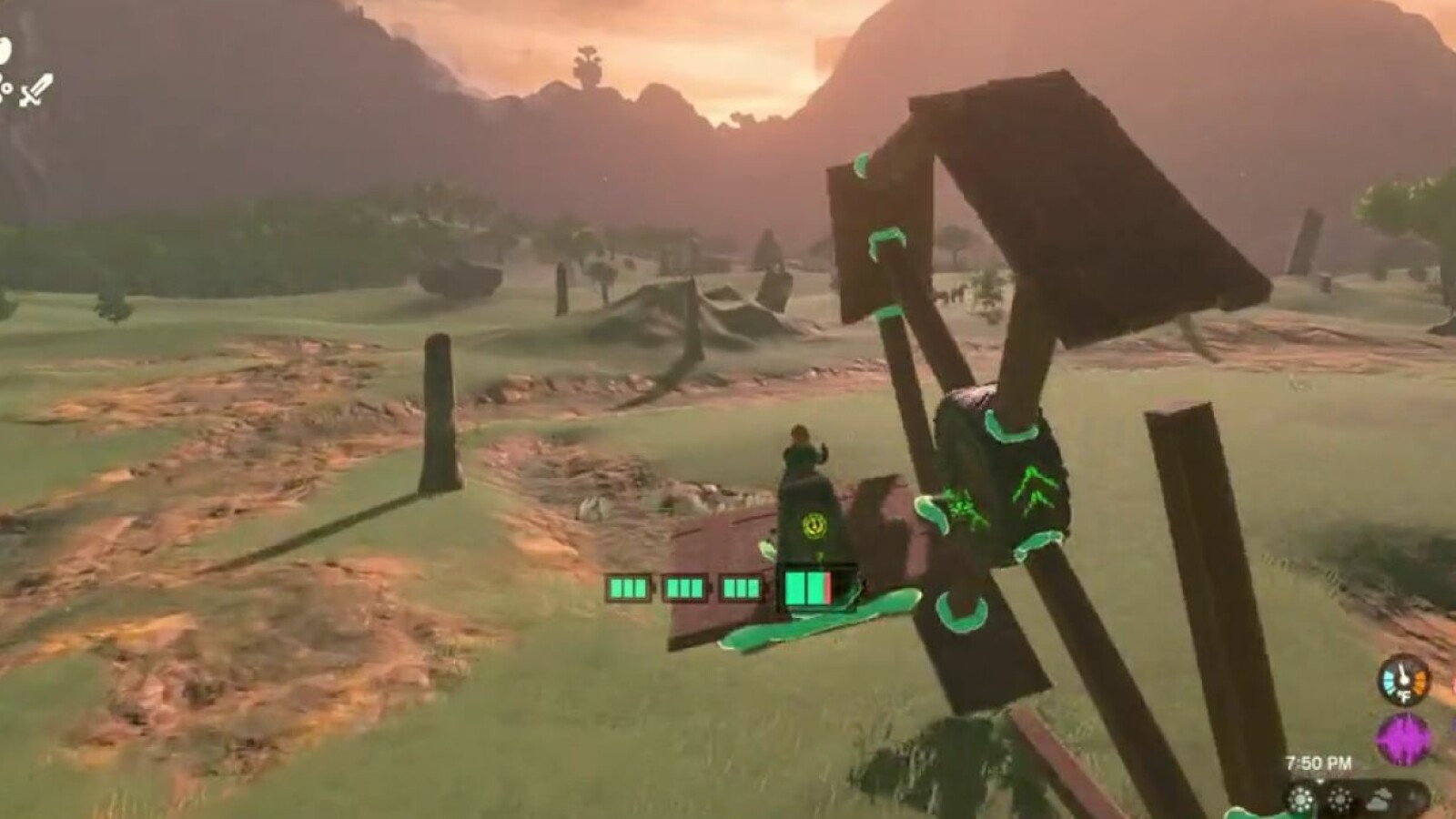
Task: Click the orange hot-temperature zone on the gauge
Action: (x=1421, y=679)
